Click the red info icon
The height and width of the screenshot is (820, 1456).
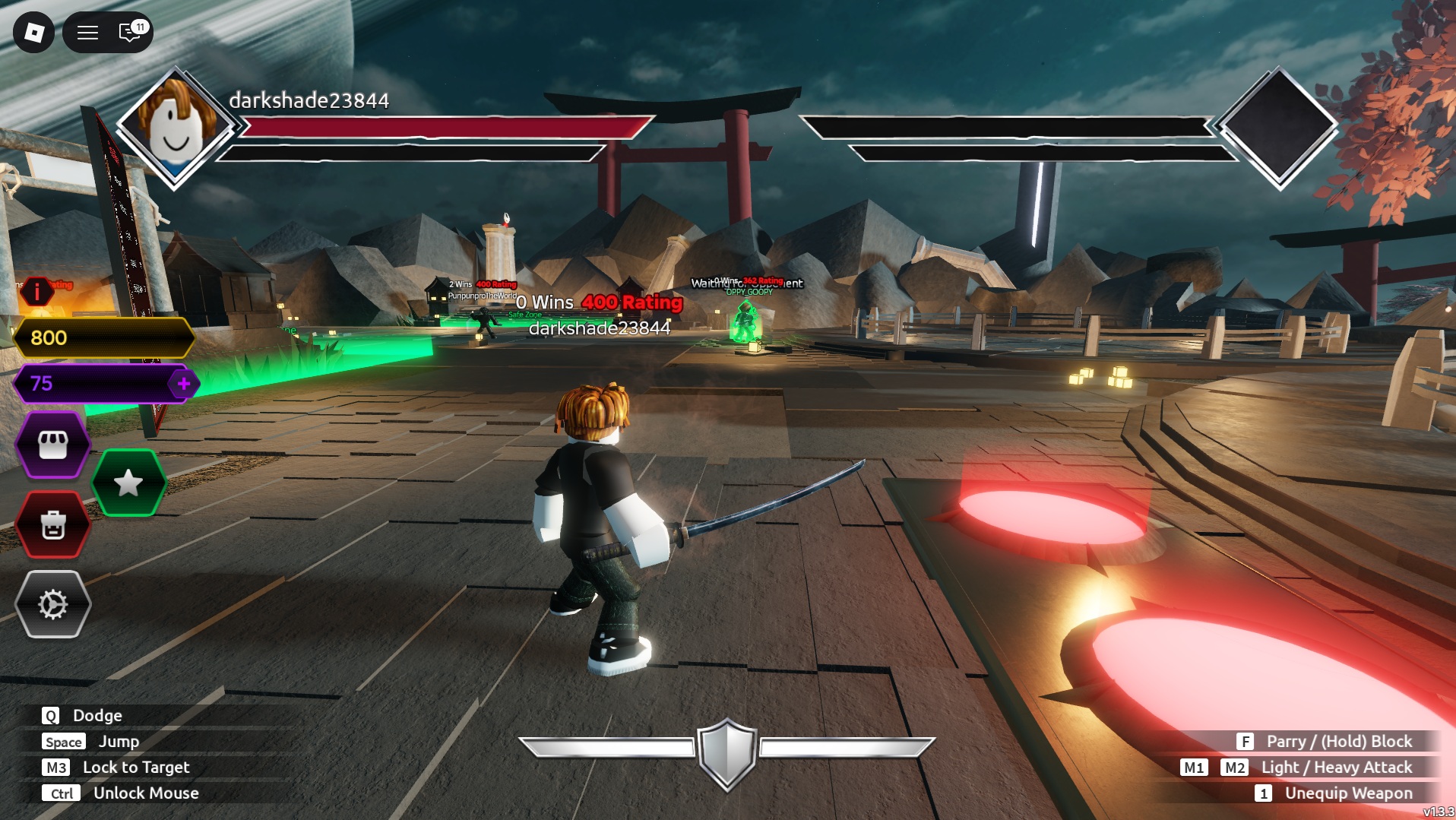tap(36, 291)
